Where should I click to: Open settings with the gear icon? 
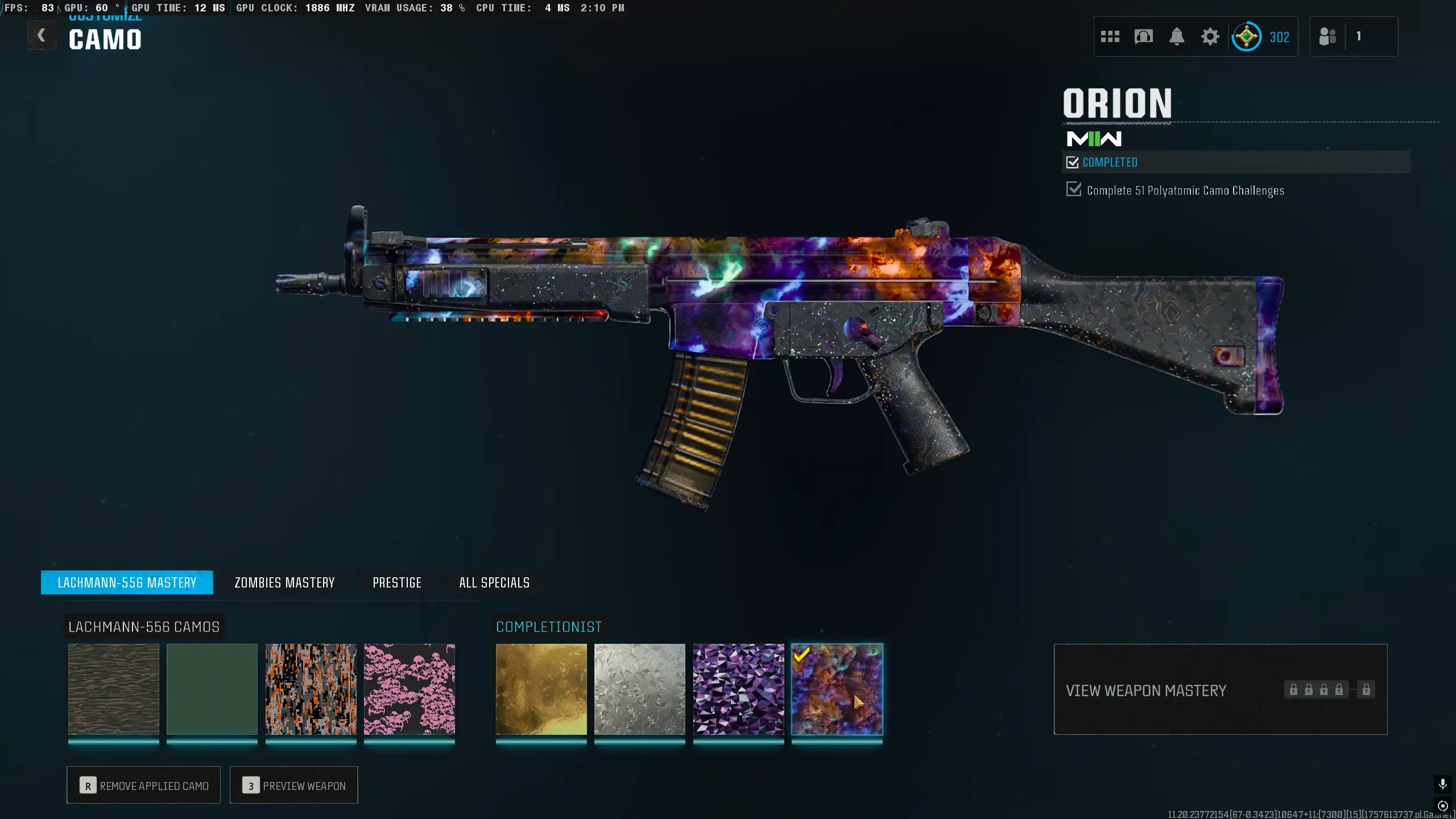click(x=1210, y=37)
